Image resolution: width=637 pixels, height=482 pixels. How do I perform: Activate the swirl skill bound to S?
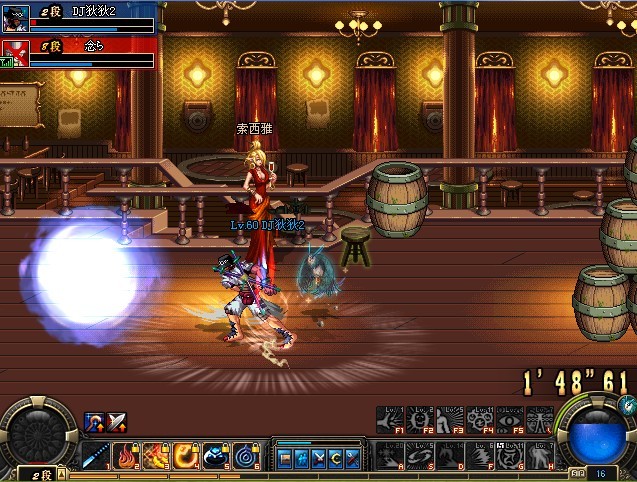click(420, 454)
